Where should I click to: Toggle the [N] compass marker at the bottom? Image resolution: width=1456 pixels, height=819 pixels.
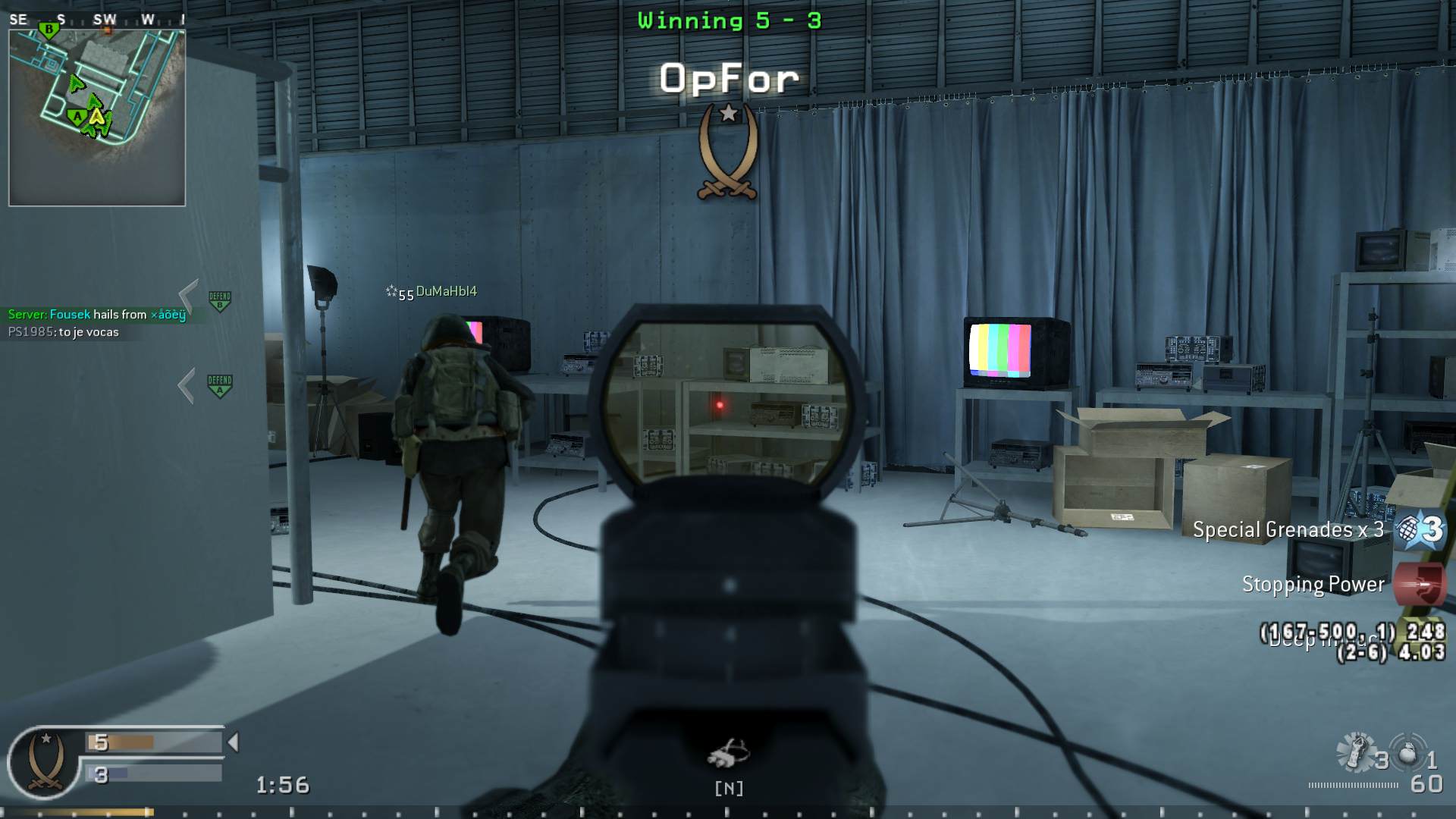point(729,789)
